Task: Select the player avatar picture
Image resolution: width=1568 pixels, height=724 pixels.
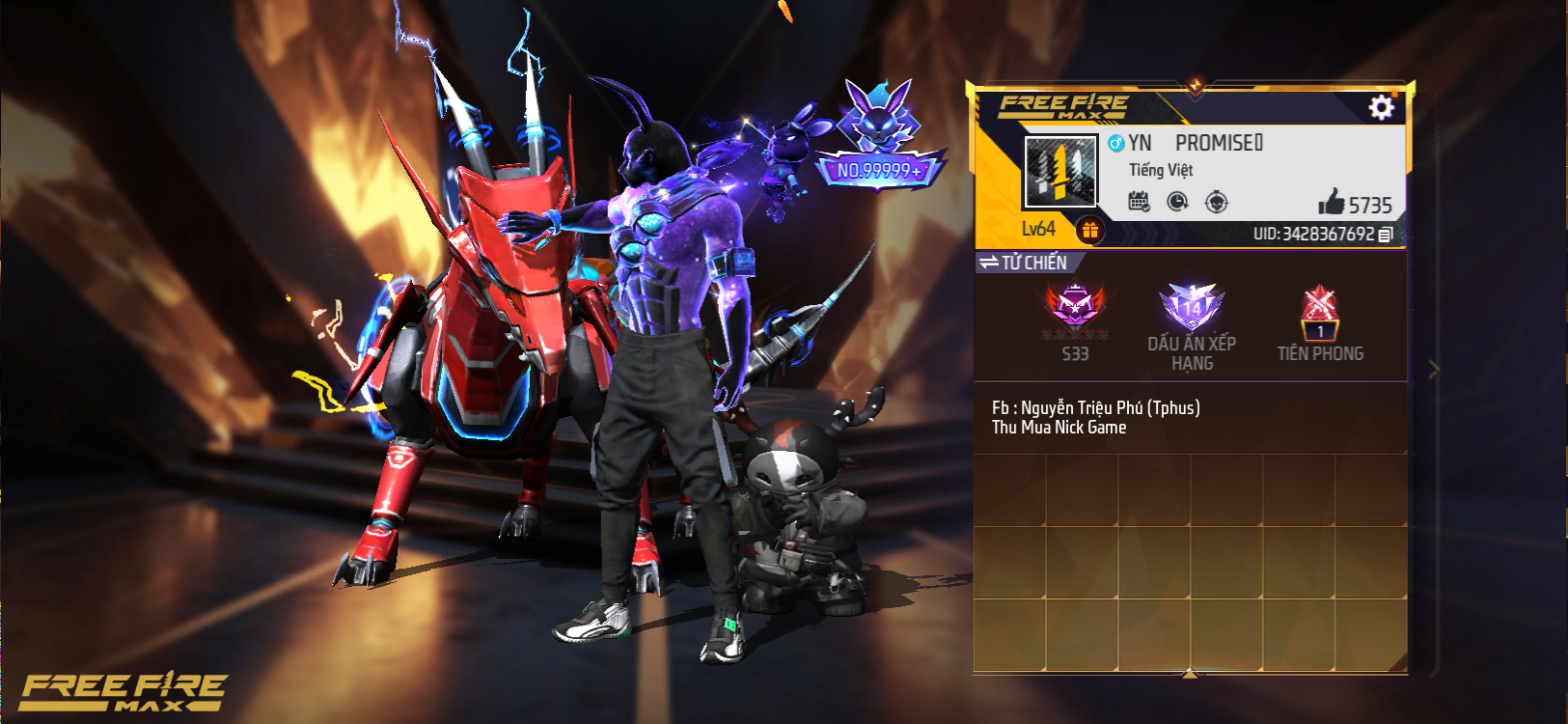Action: pyautogui.click(x=1060, y=172)
